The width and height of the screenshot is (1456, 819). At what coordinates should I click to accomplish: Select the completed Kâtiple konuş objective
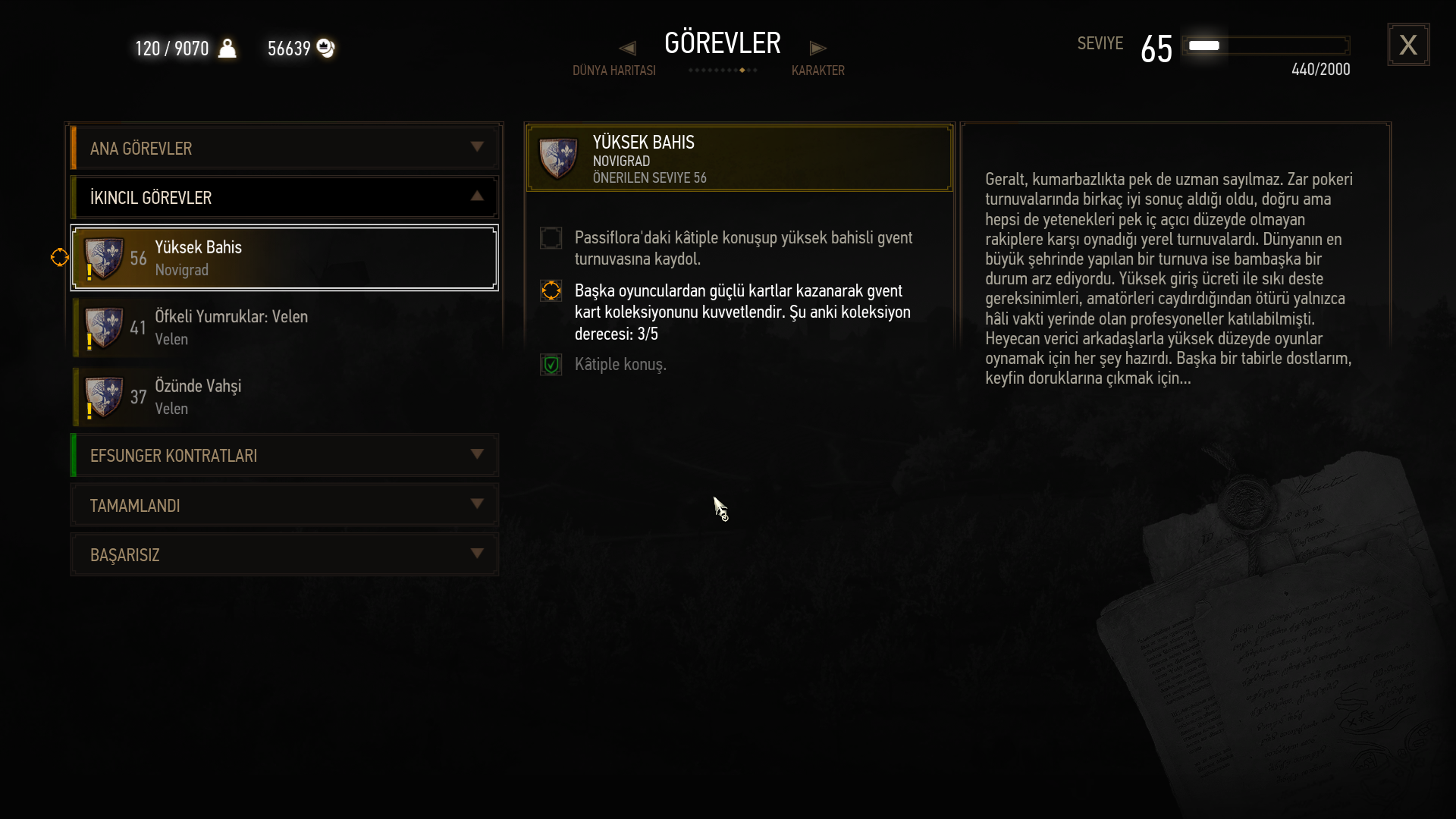(x=620, y=365)
